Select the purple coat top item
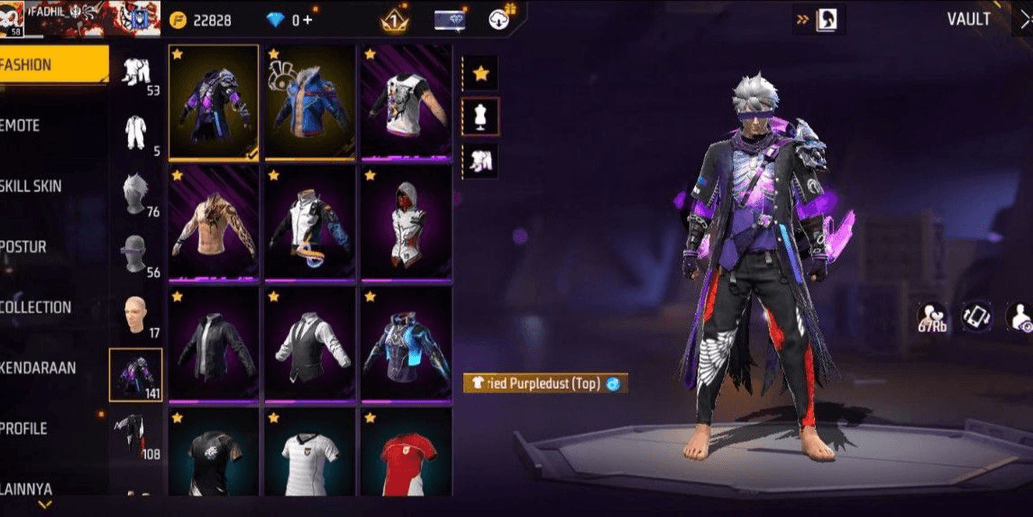Viewport: 1033px width, 517px height. 213,102
